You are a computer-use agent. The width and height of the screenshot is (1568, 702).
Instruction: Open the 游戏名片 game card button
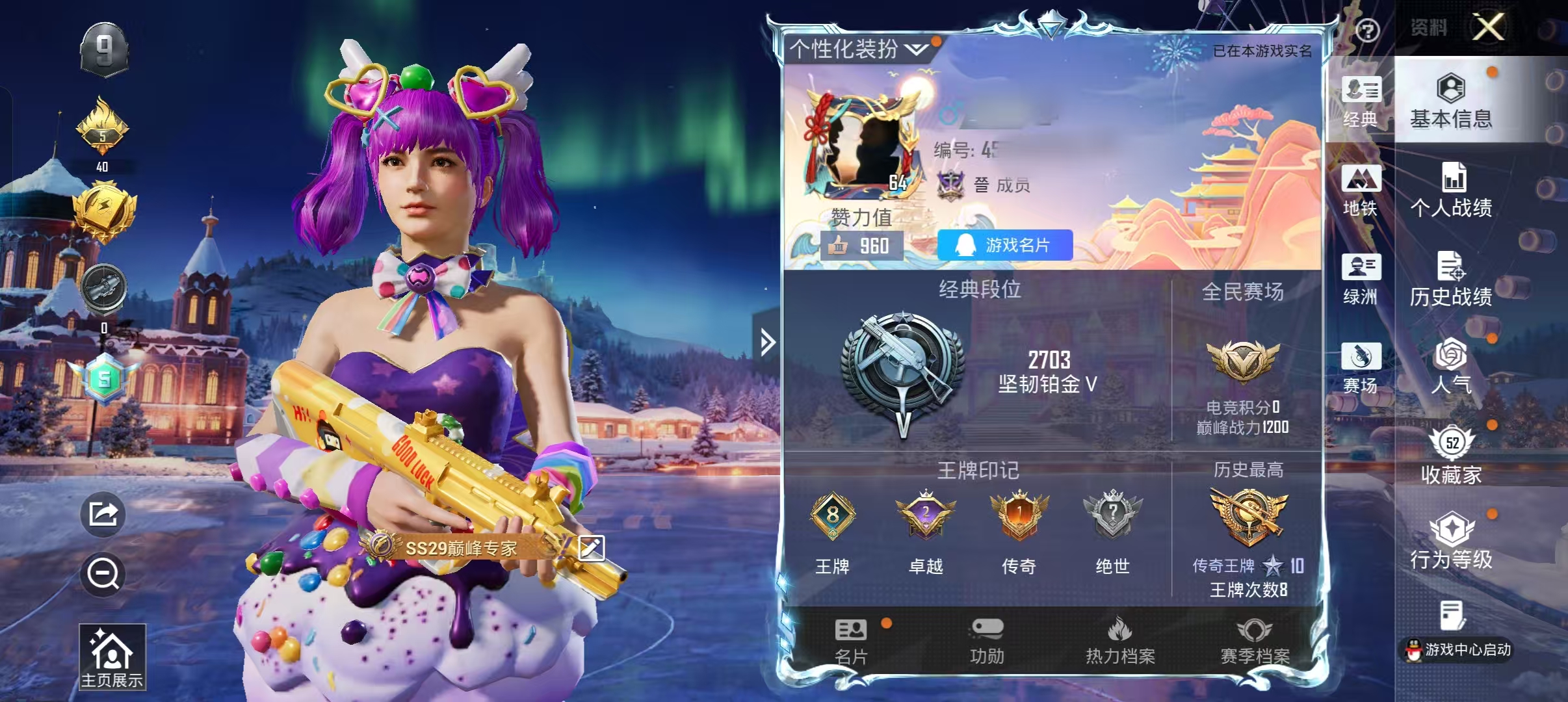point(1004,245)
